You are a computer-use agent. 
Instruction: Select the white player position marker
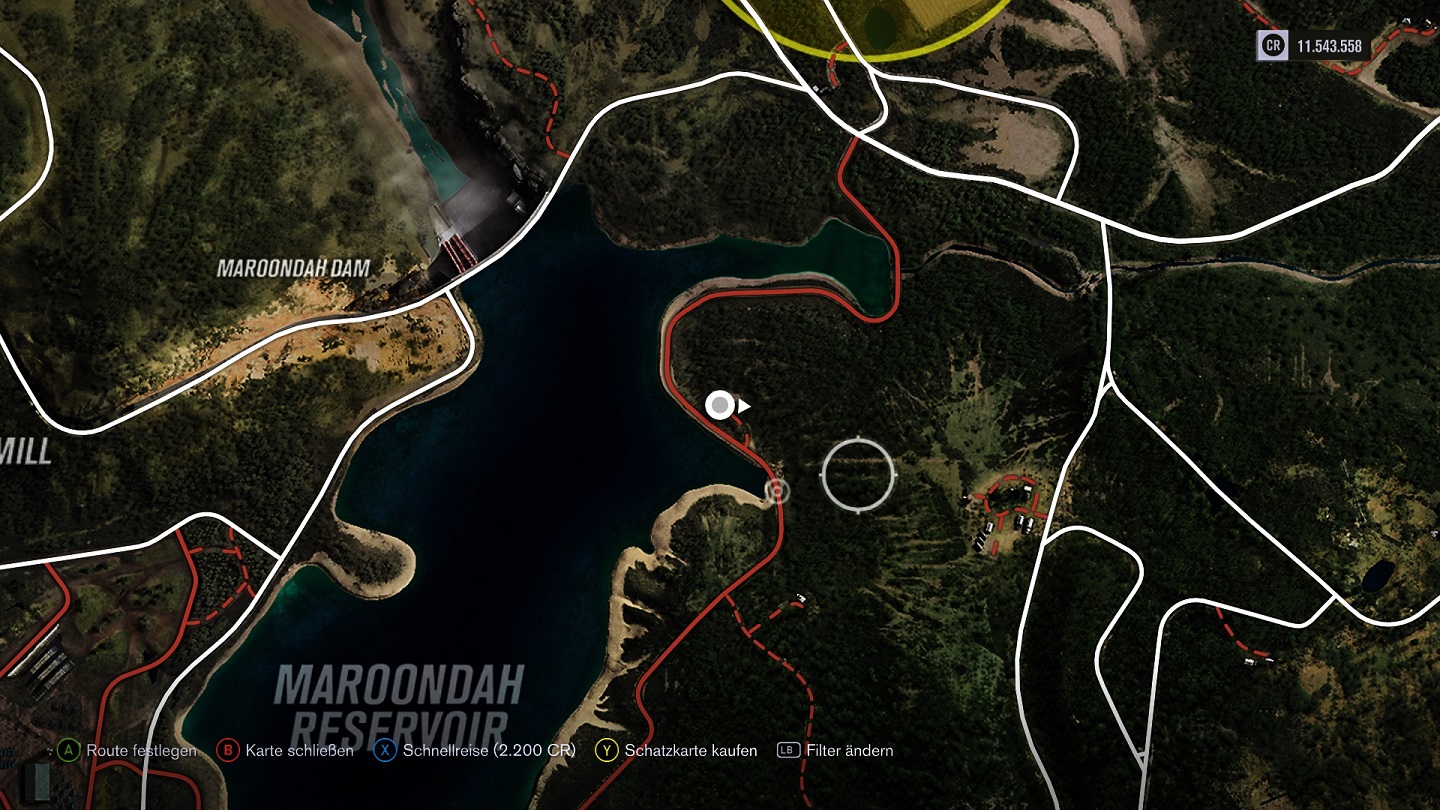click(720, 405)
